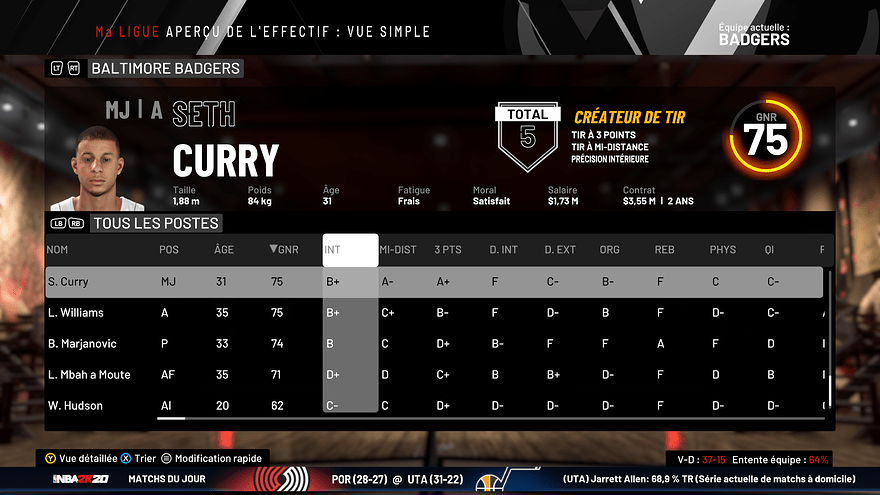This screenshot has height=495, width=880.
Task: Select B. Marjanovic's player row
Action: tap(434, 344)
